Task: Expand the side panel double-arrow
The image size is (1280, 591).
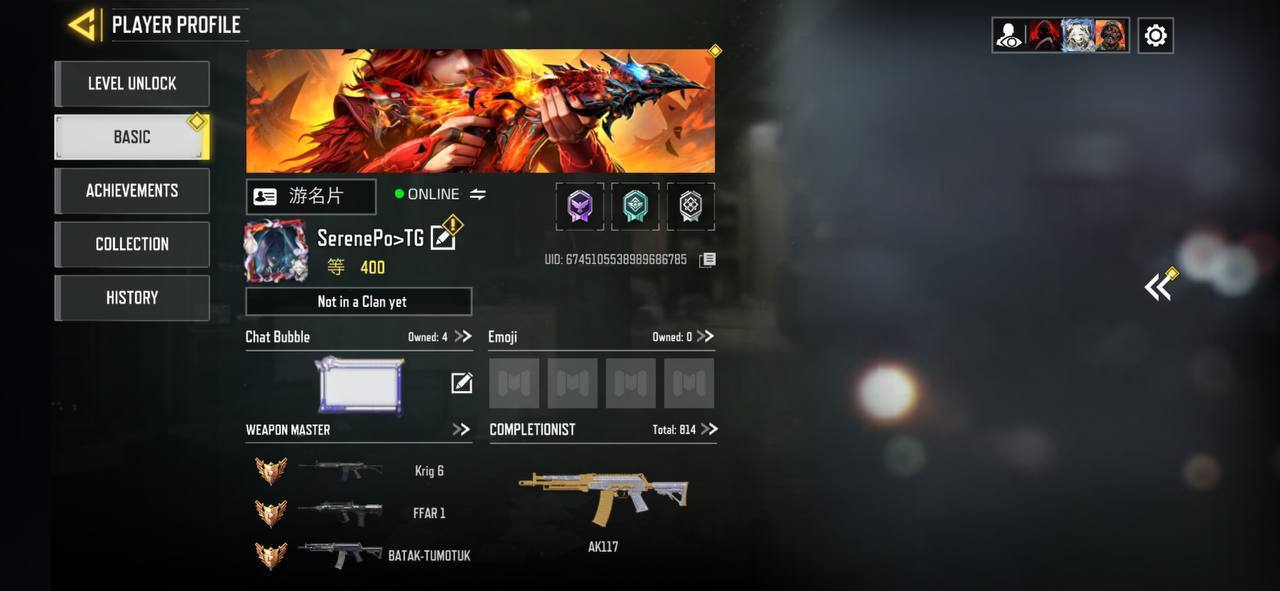Action: tap(1158, 288)
